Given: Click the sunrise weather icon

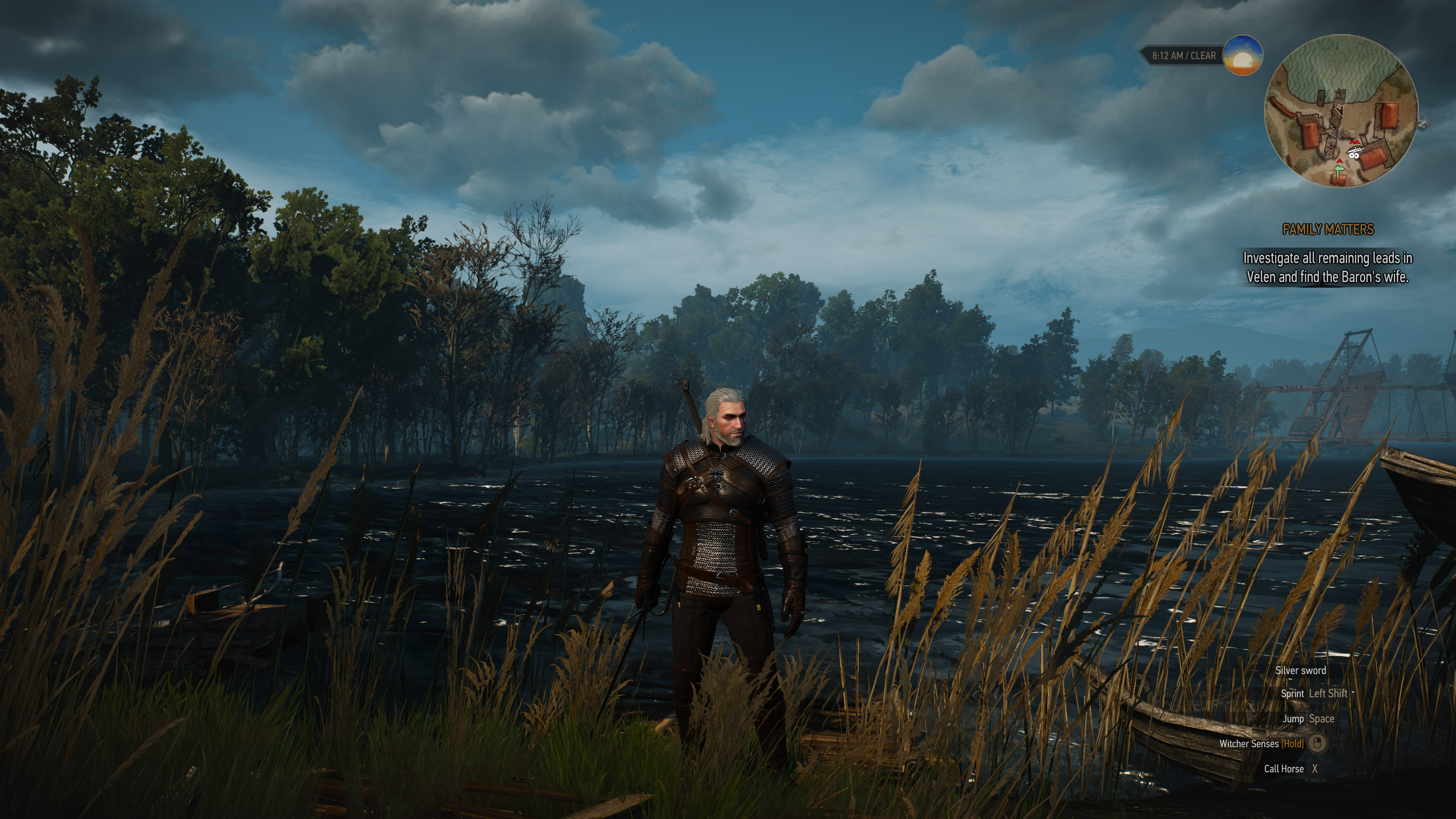Looking at the screenshot, I should tap(1243, 55).
